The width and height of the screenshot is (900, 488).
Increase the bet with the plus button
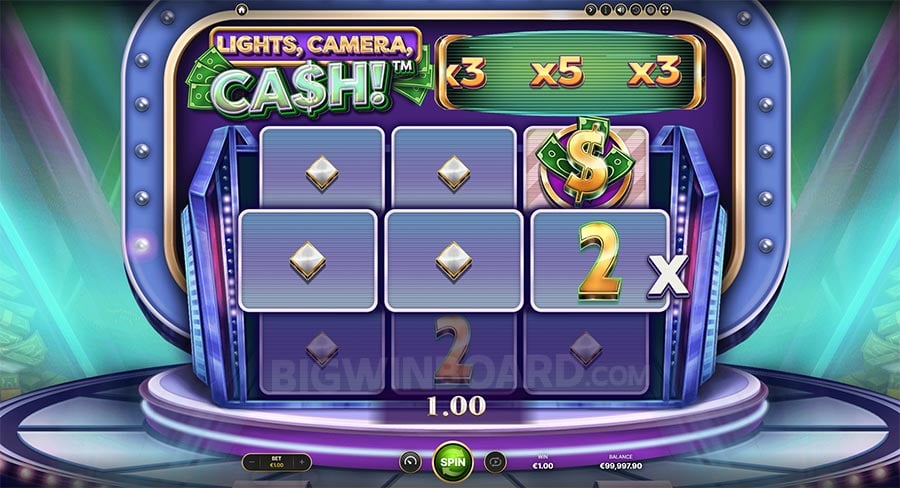303,462
